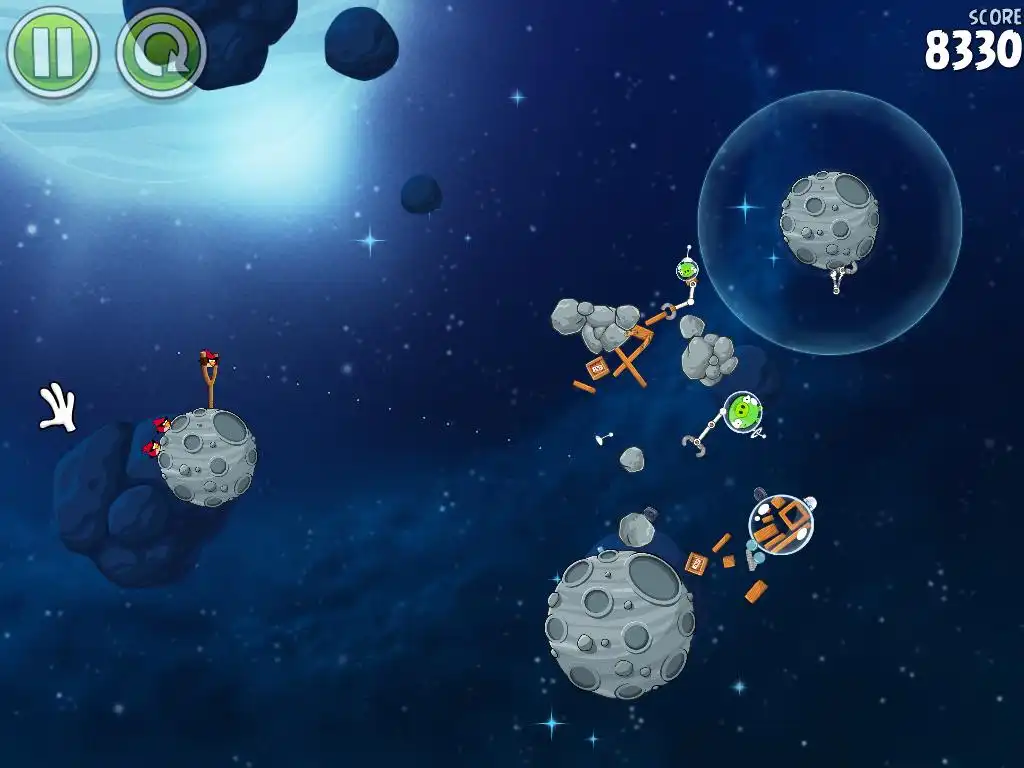The height and width of the screenshot is (768, 1024).
Task: Pause the game with the green button
Action: point(52,52)
